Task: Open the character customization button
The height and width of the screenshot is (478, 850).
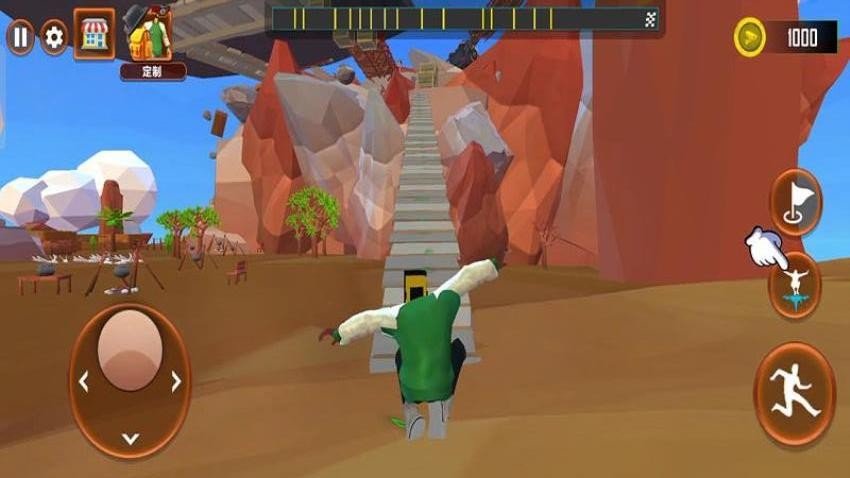Action: [152, 42]
